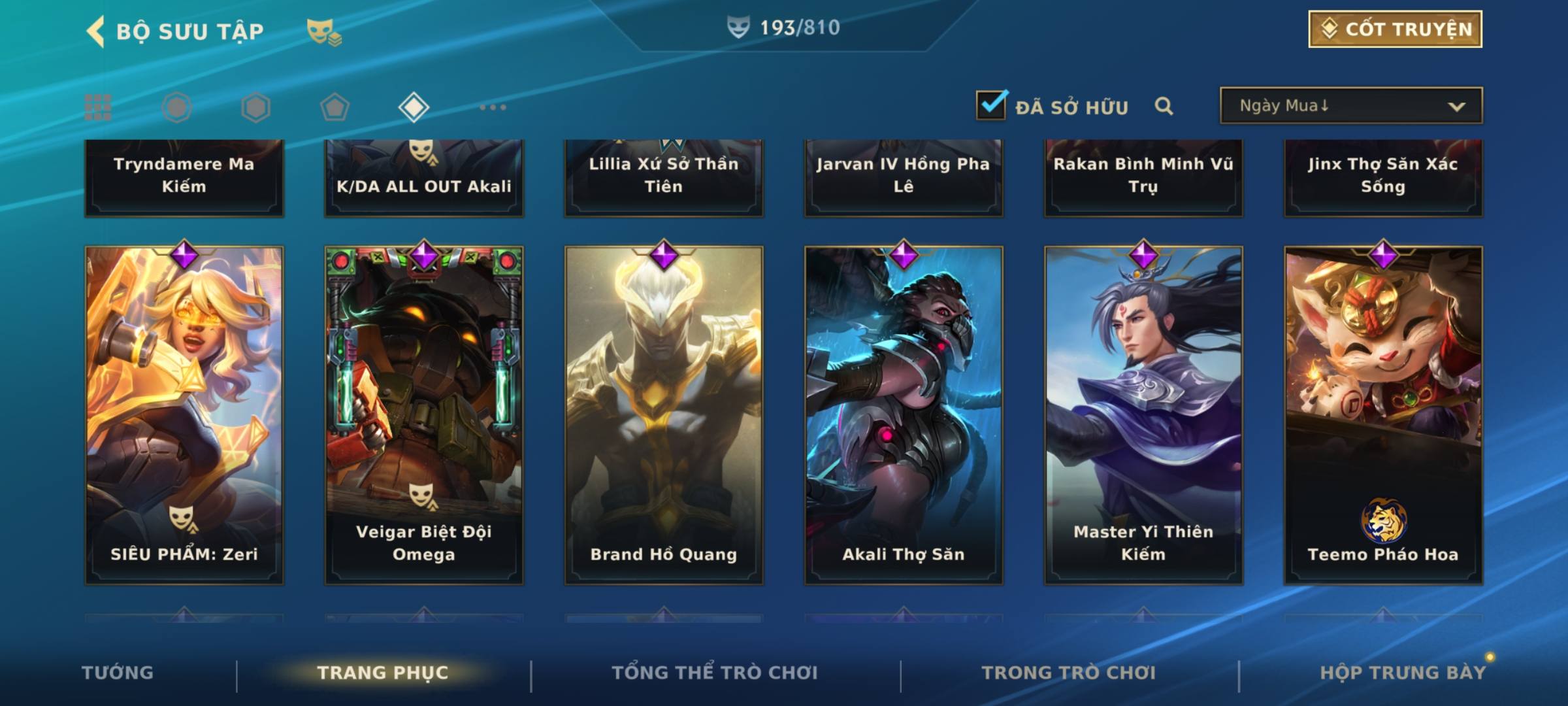1568x706 pixels.
Task: Pick the Akali Thợ Săn skin card
Action: click(x=904, y=415)
